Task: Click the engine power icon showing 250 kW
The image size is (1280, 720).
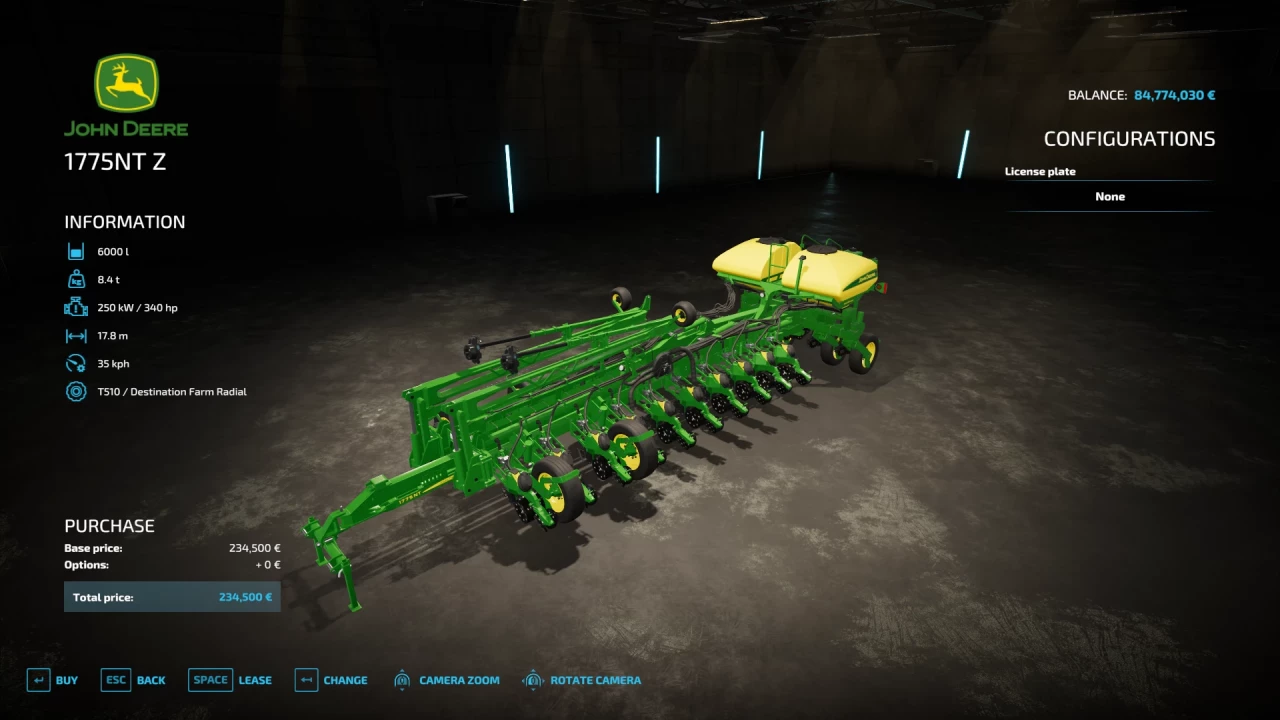Action: tap(76, 307)
